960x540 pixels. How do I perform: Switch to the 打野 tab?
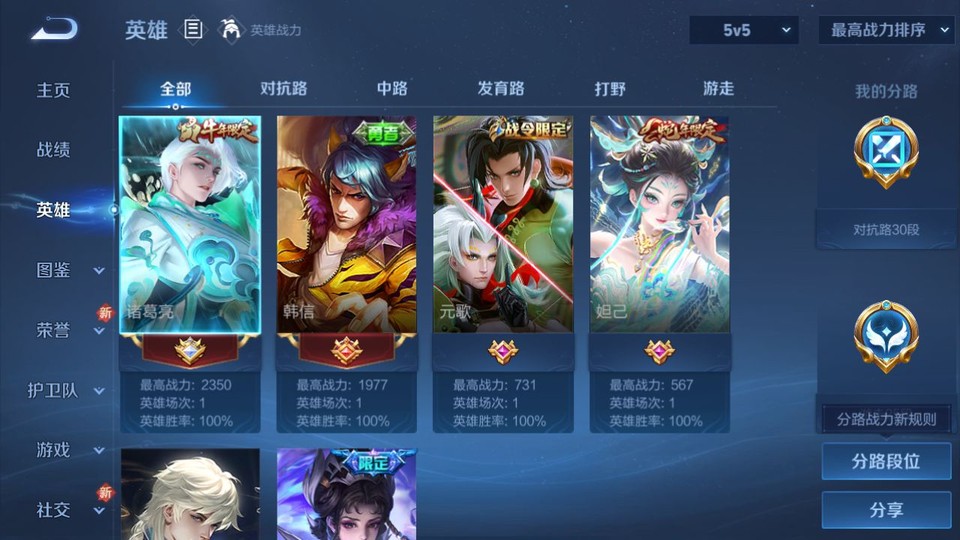click(x=610, y=88)
